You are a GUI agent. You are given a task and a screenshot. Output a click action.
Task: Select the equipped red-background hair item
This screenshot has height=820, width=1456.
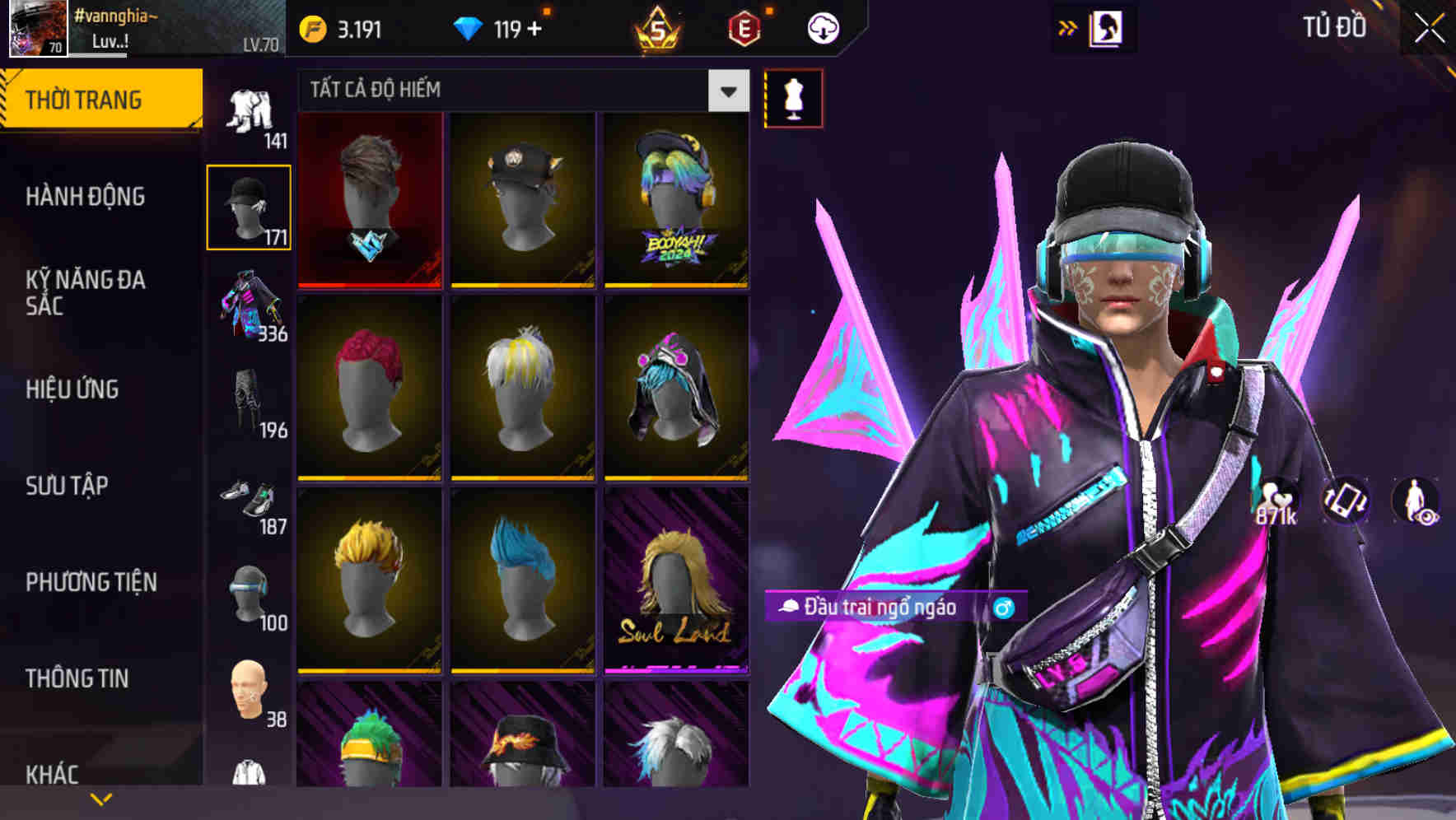coord(369,201)
